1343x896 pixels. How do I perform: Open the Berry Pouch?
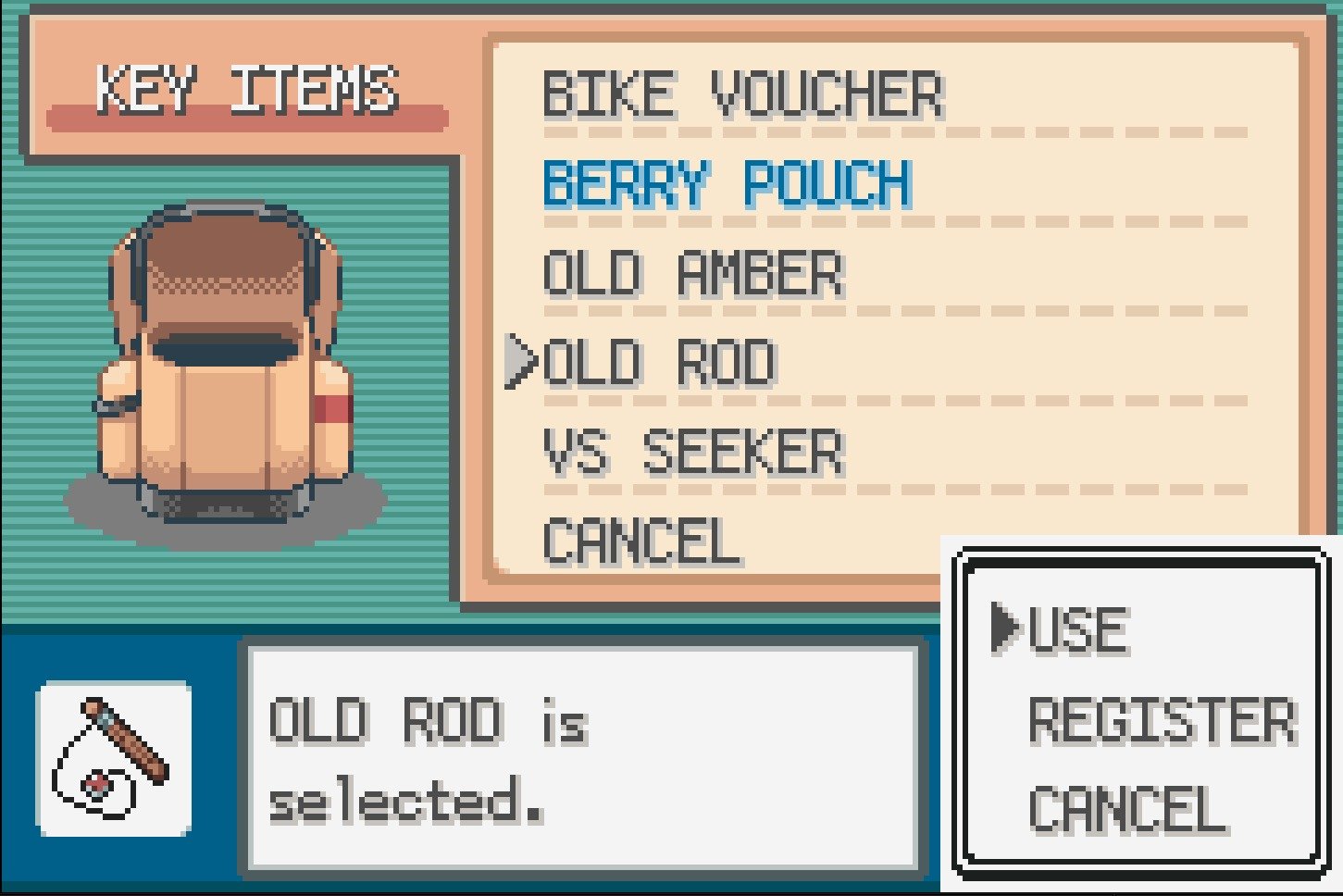coord(727,183)
